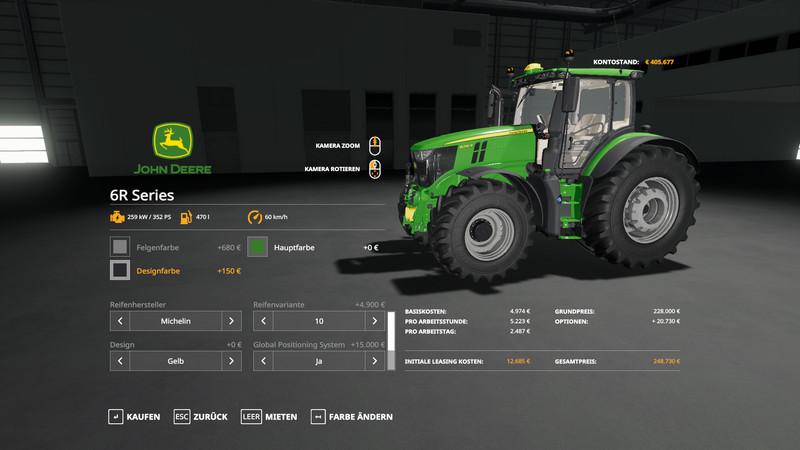Advance to the next Reifenvariante option
This screenshot has width=800, height=450.
pos(375,322)
